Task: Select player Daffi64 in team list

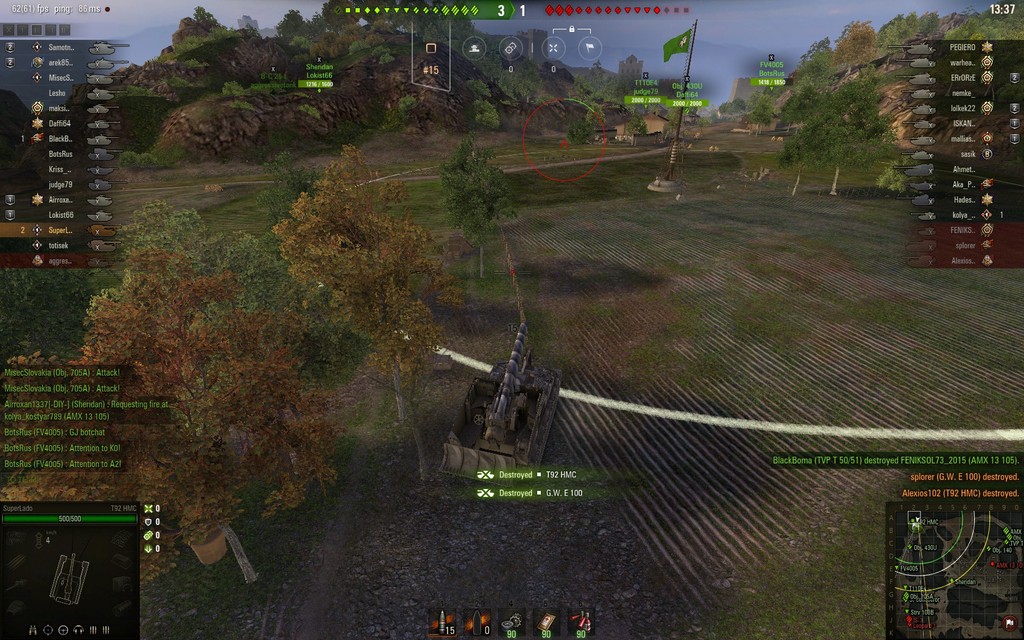Action: [60, 123]
